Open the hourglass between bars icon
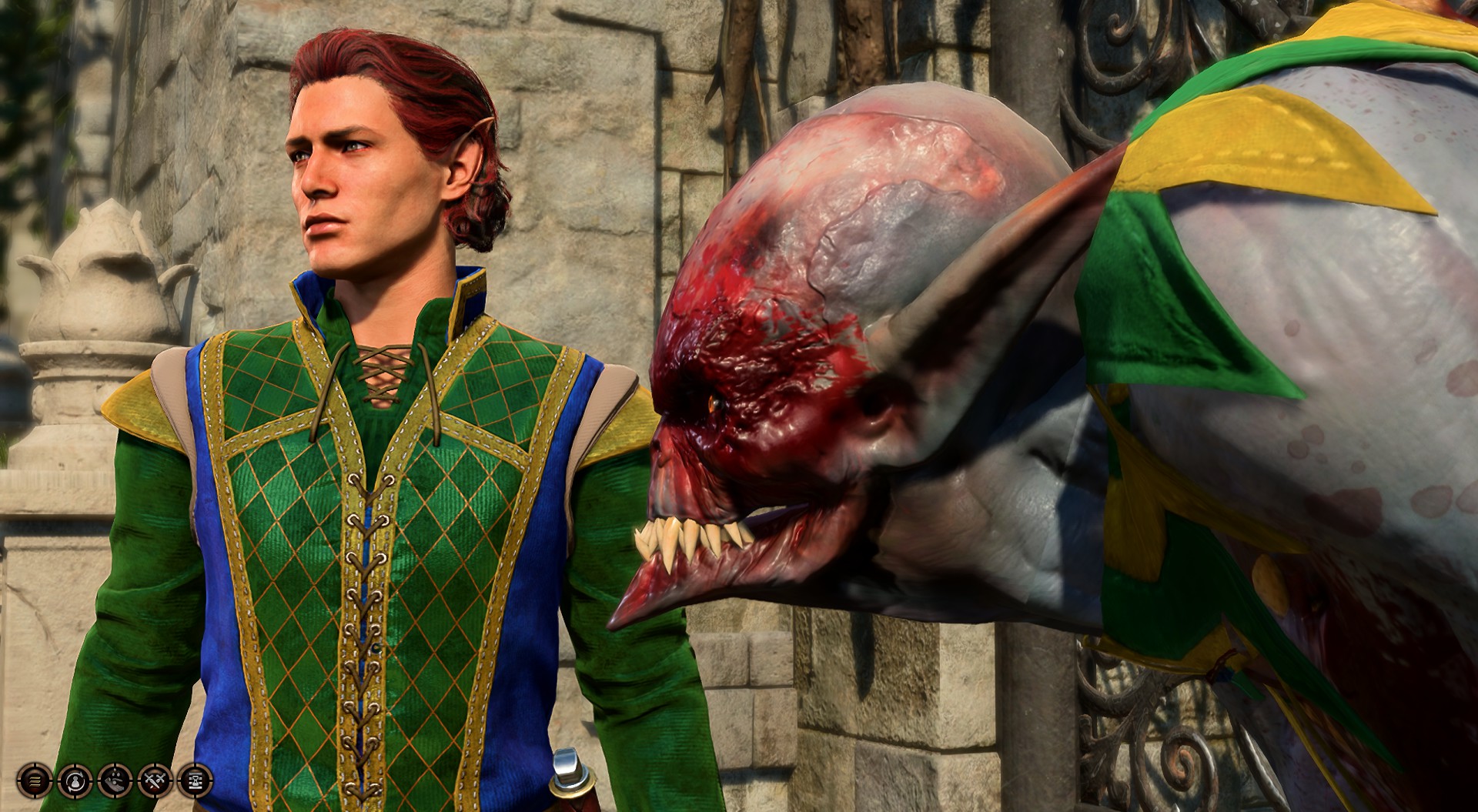 click(x=195, y=781)
